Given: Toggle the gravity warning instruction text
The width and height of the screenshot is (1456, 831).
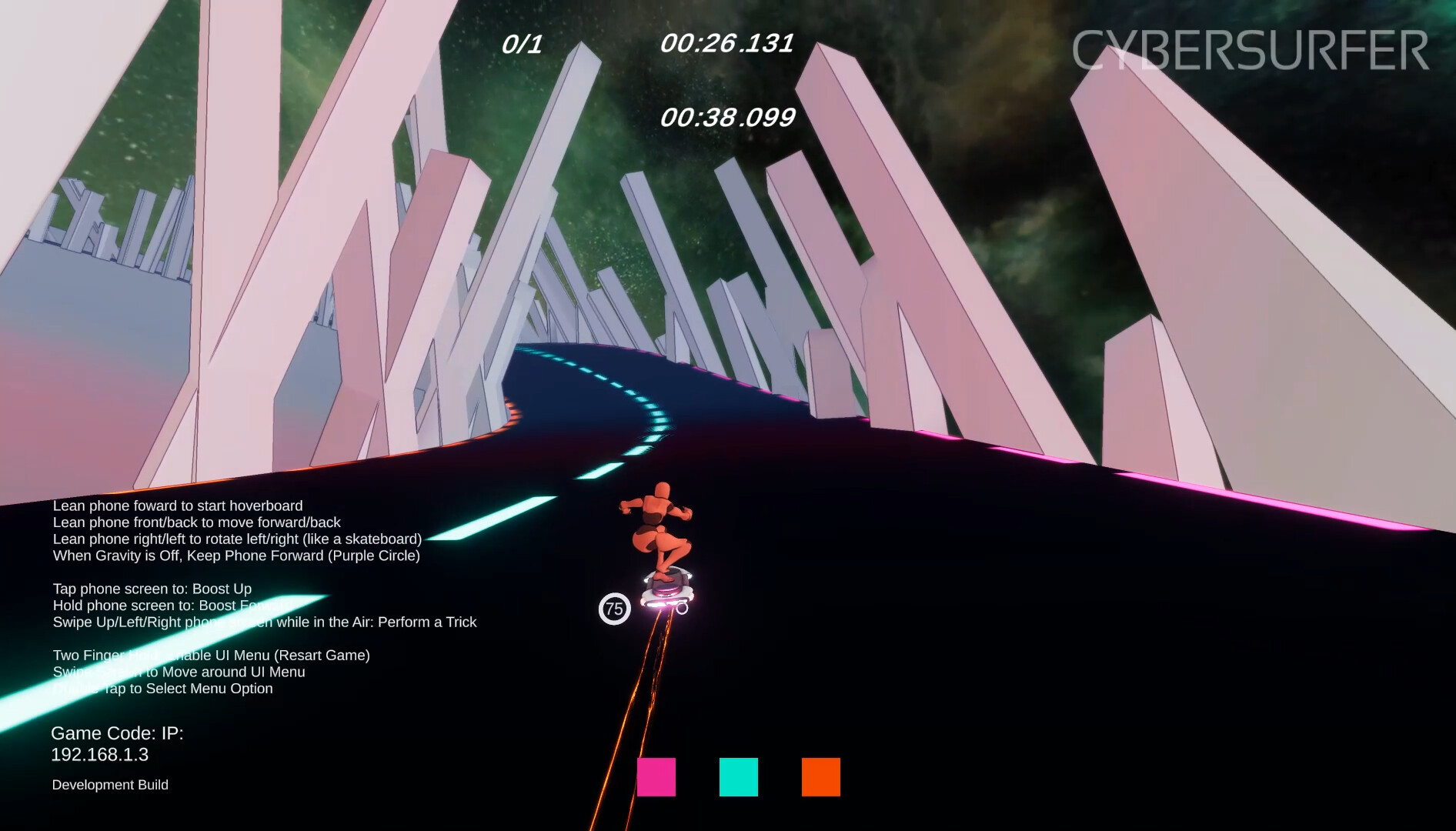Looking at the screenshot, I should point(235,556).
